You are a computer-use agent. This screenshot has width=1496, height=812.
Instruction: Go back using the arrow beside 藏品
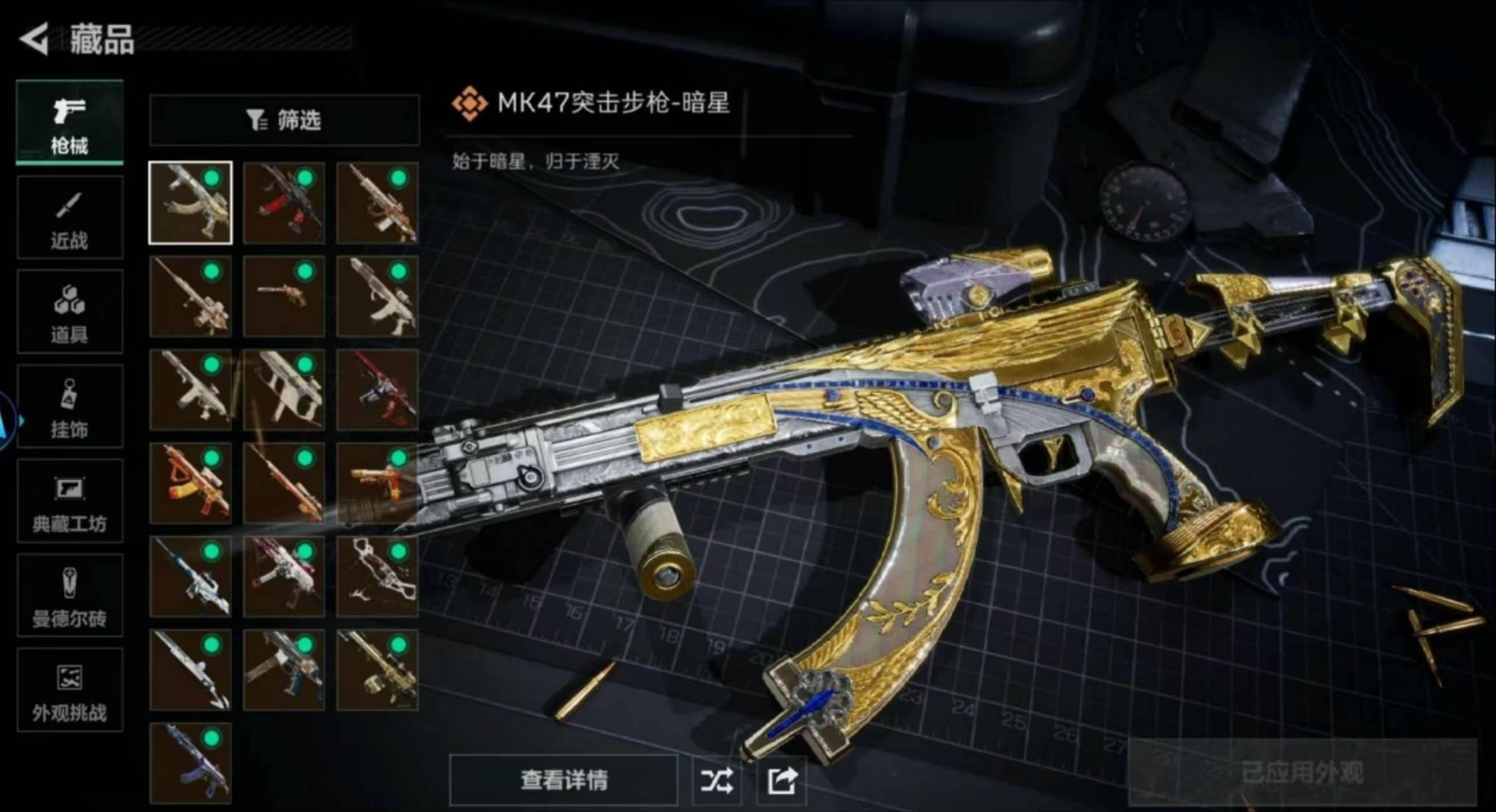click(34, 39)
